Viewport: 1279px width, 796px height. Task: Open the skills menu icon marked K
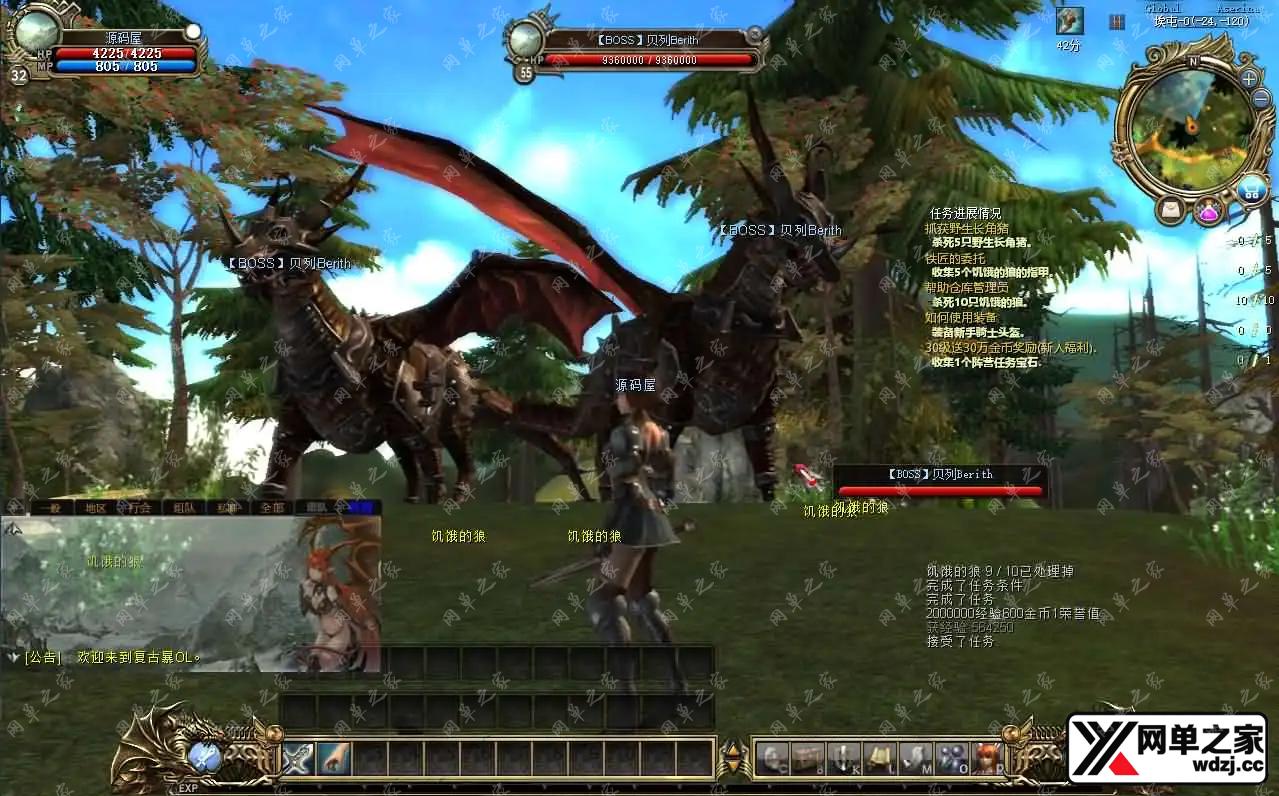click(x=843, y=759)
